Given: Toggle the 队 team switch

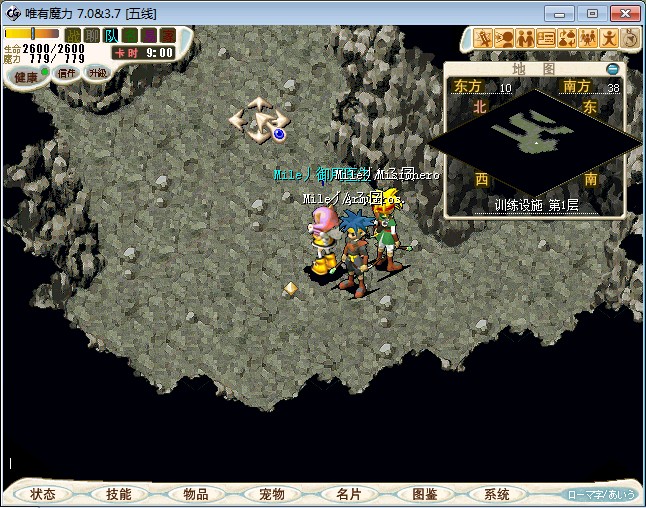Looking at the screenshot, I should point(111,36).
